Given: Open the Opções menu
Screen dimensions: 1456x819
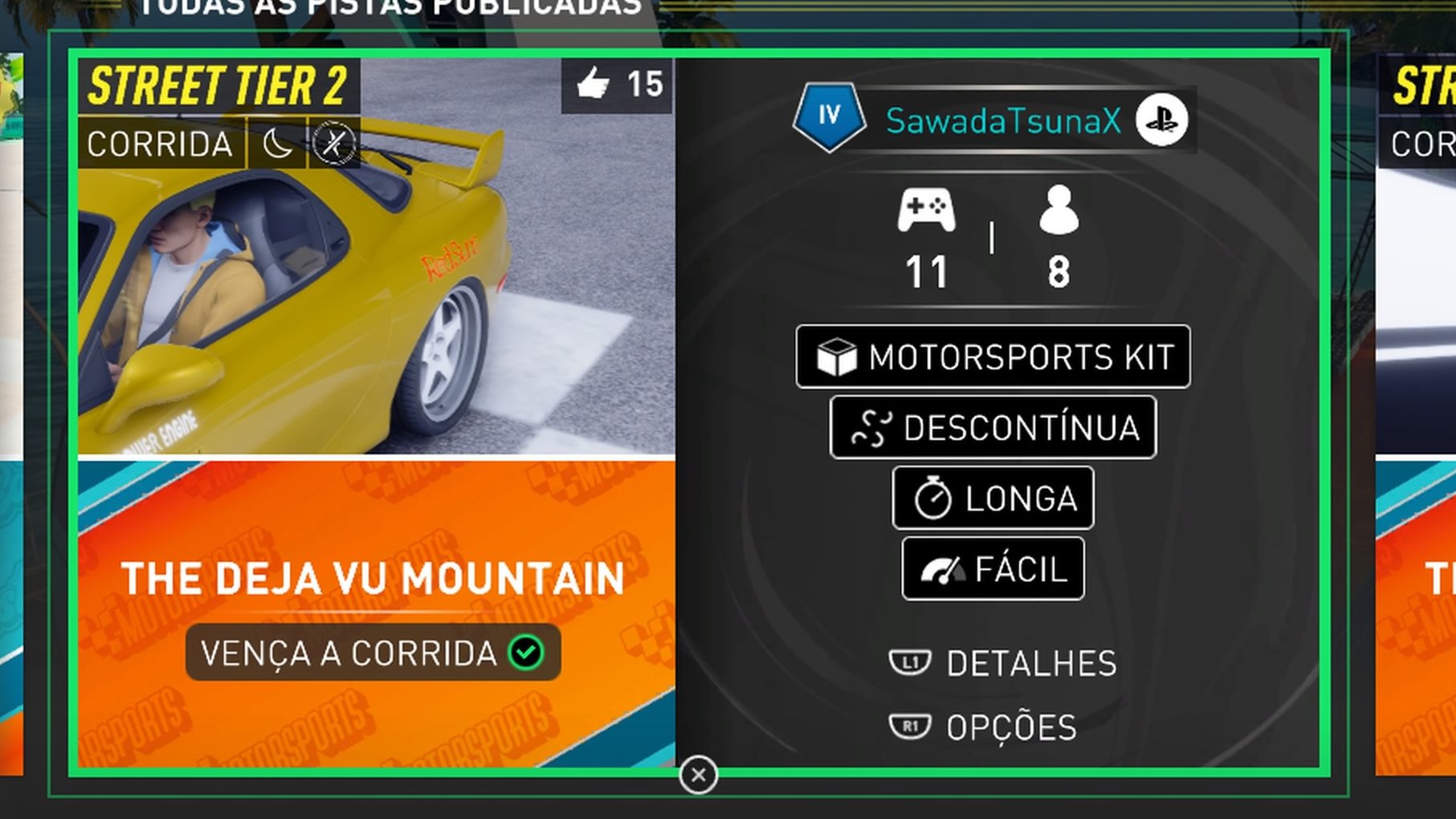Looking at the screenshot, I should point(984,727).
